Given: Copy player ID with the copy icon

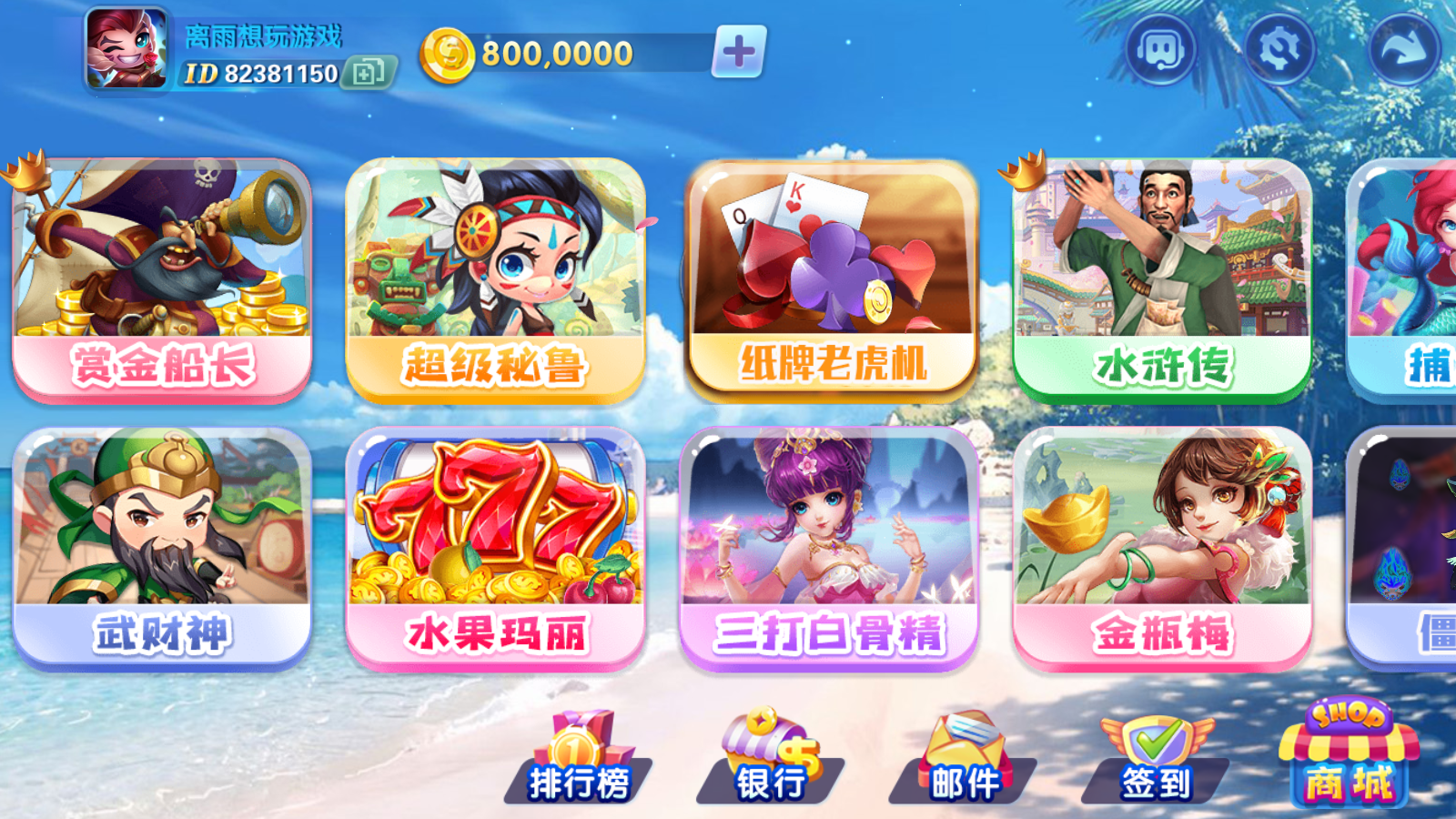Looking at the screenshot, I should pos(369,72).
